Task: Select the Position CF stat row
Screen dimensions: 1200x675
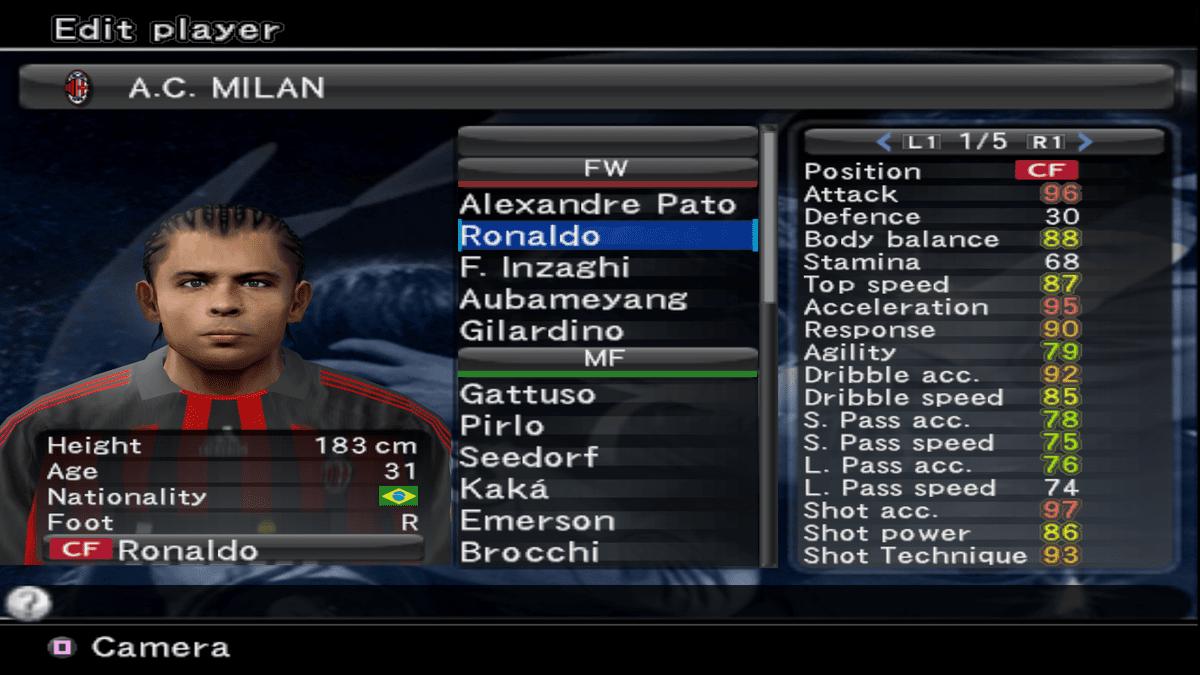Action: tap(940, 171)
